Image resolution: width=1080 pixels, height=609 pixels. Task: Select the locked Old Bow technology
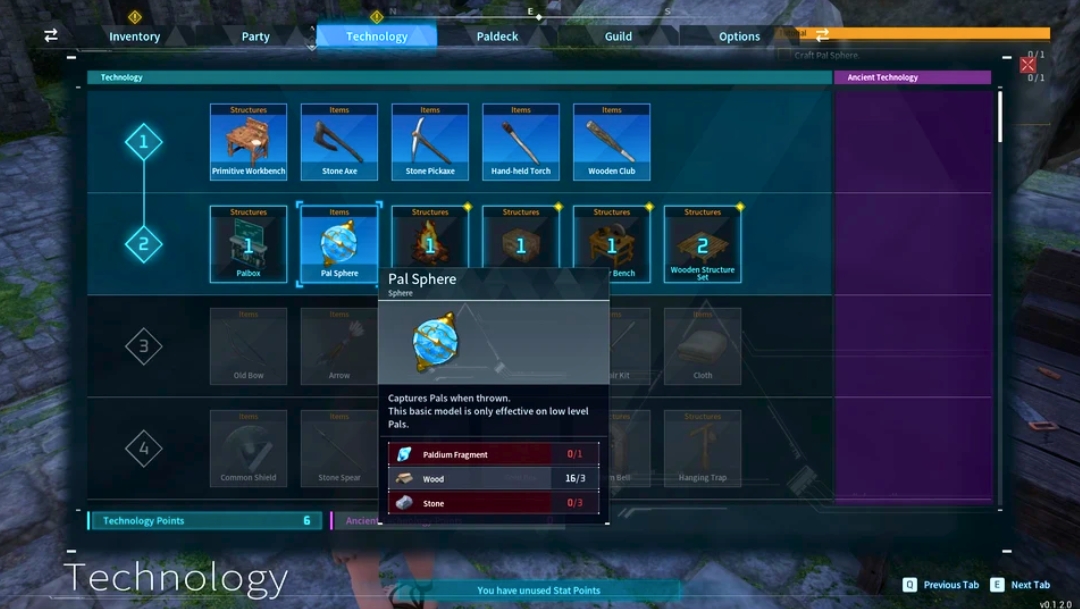[x=249, y=346]
